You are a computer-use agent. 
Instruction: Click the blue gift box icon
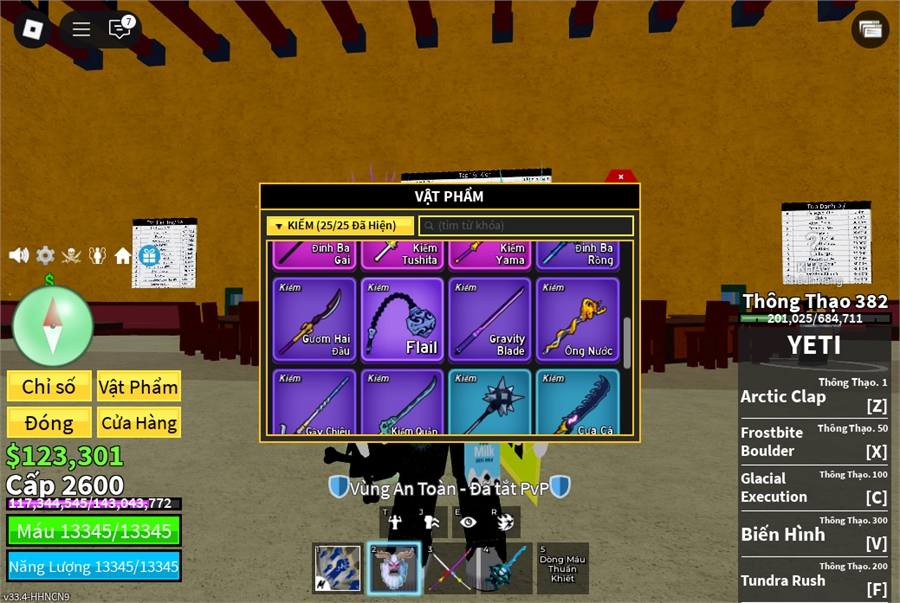tap(150, 256)
